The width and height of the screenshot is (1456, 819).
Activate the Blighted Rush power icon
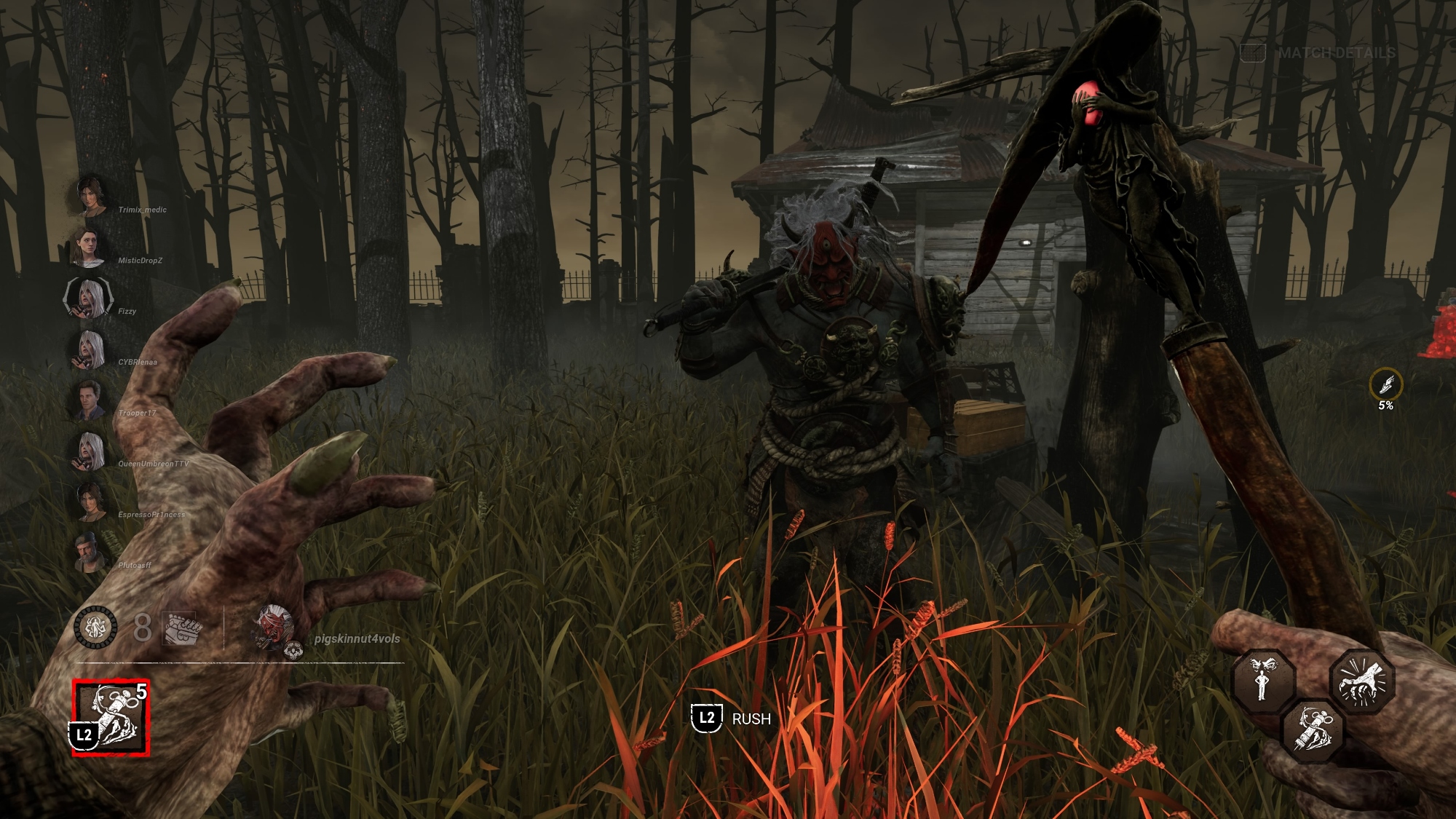[x=111, y=718]
